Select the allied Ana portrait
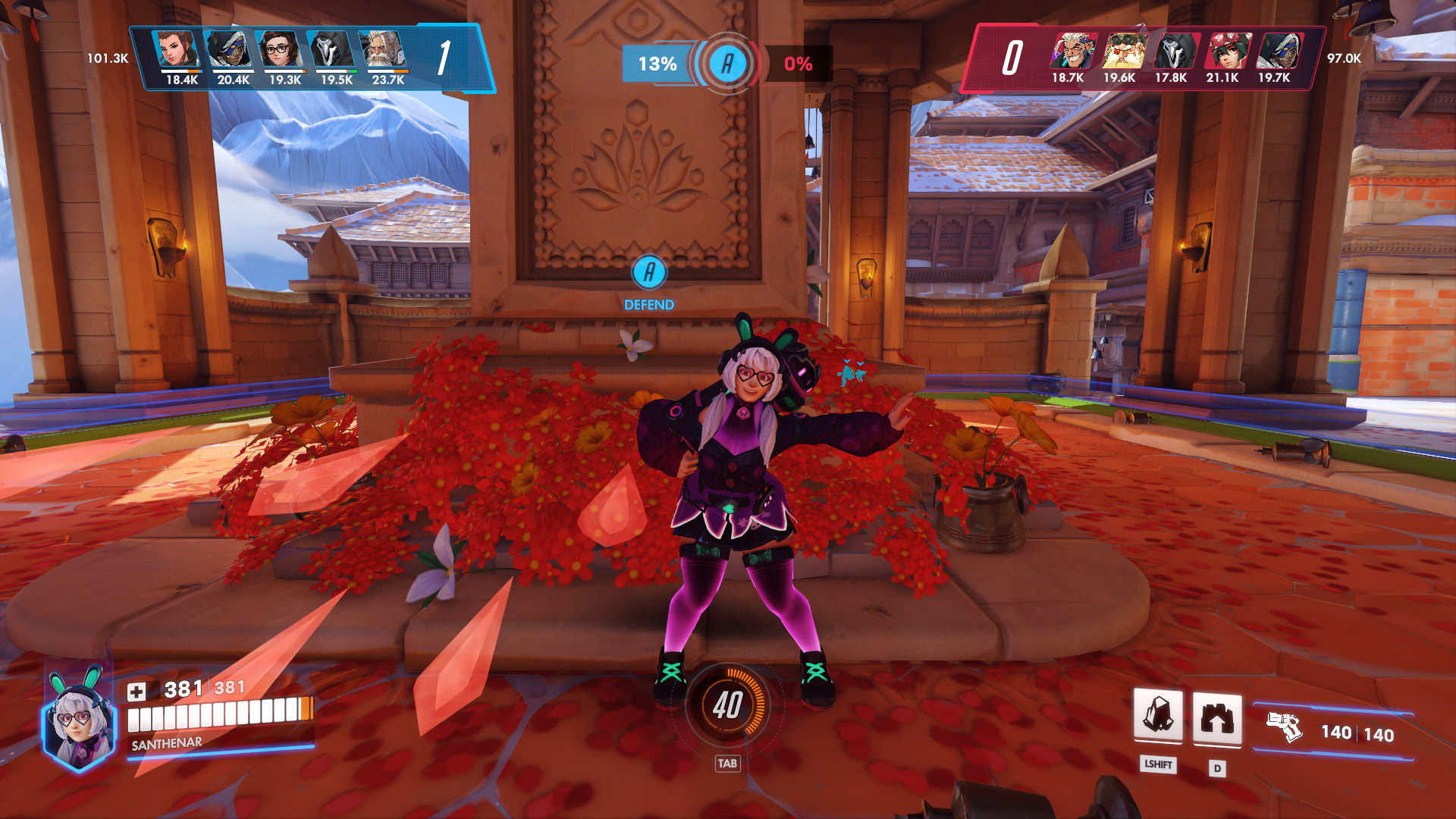The width and height of the screenshot is (1456, 819). [x=228, y=49]
